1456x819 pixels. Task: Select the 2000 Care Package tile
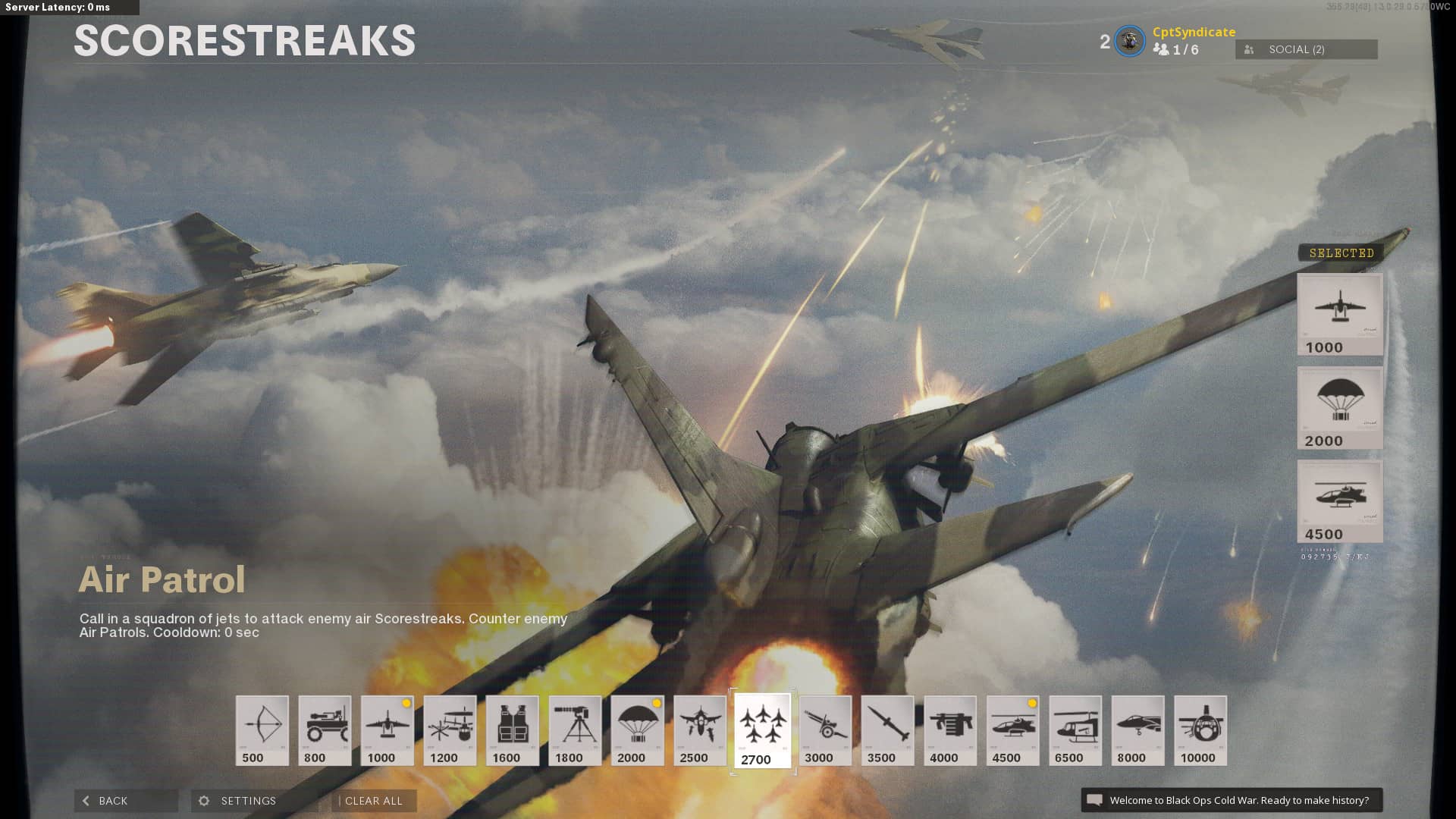pos(637,730)
